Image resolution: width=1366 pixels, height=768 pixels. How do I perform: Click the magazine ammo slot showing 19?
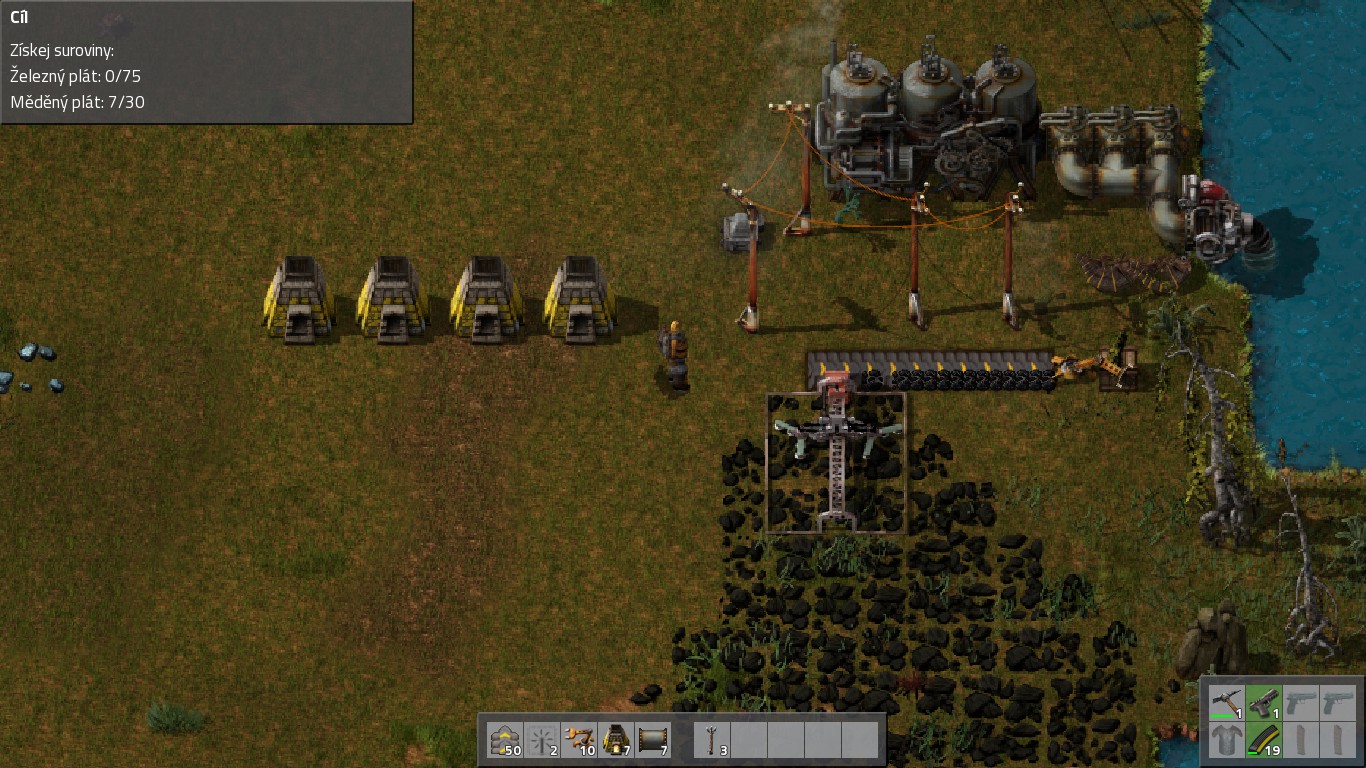pos(1263,741)
